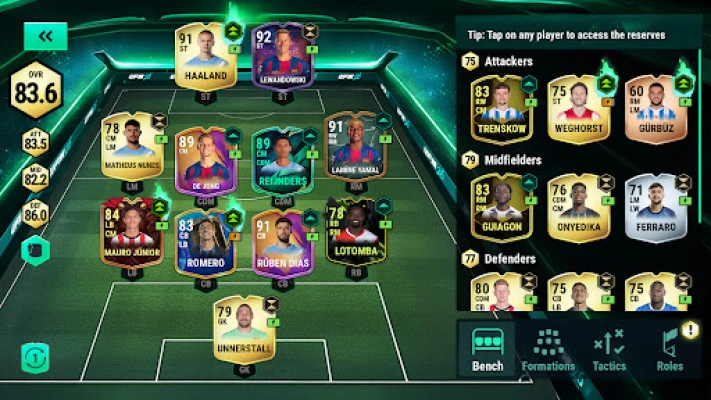
Task: Select Trenskow from bench attackers
Action: 501,108
